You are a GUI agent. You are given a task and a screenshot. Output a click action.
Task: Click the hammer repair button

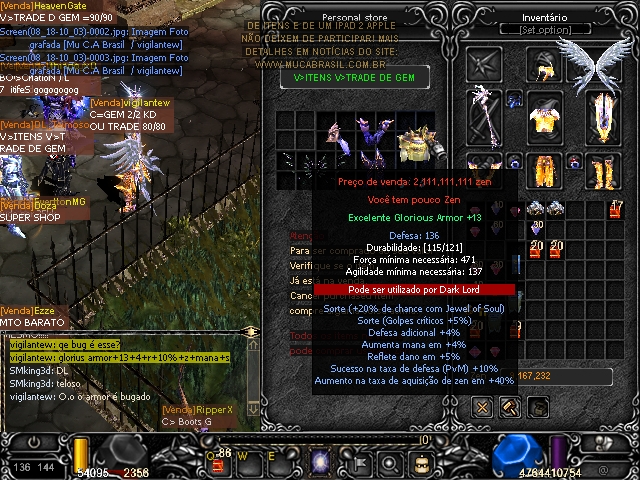coord(510,406)
